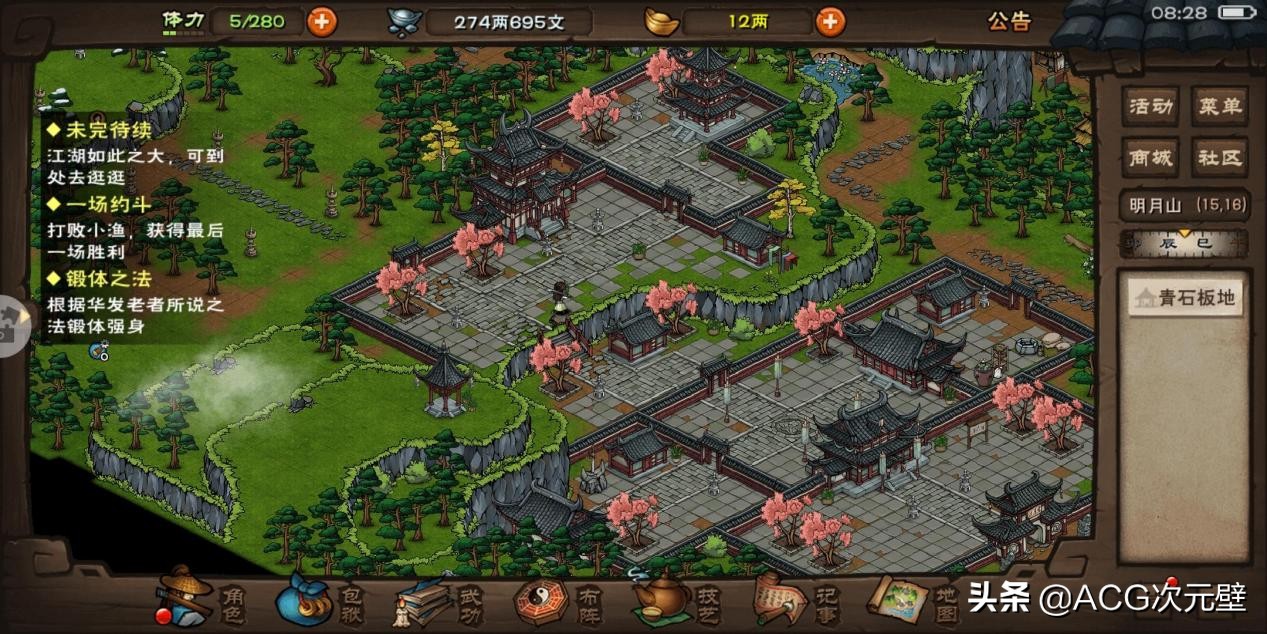Visit the 商城 shop
This screenshot has width=1267, height=634.
(x=1150, y=157)
